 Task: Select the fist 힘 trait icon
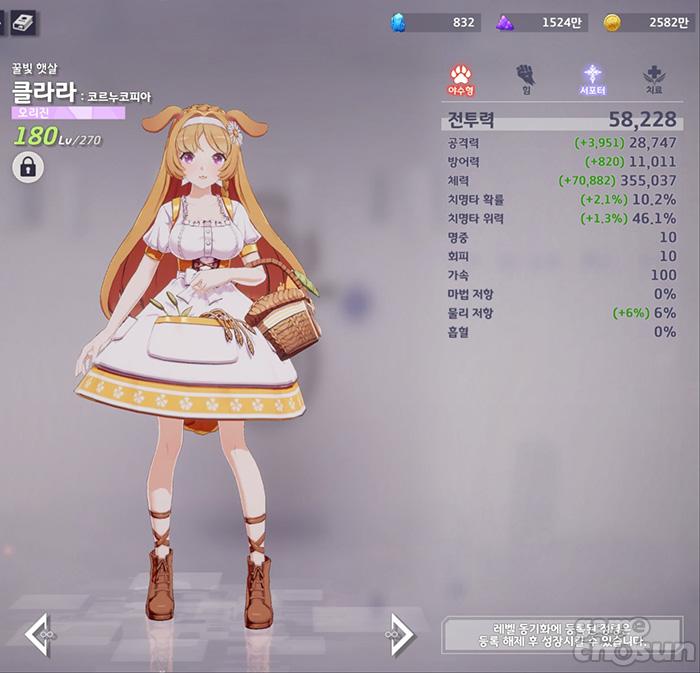[526, 77]
